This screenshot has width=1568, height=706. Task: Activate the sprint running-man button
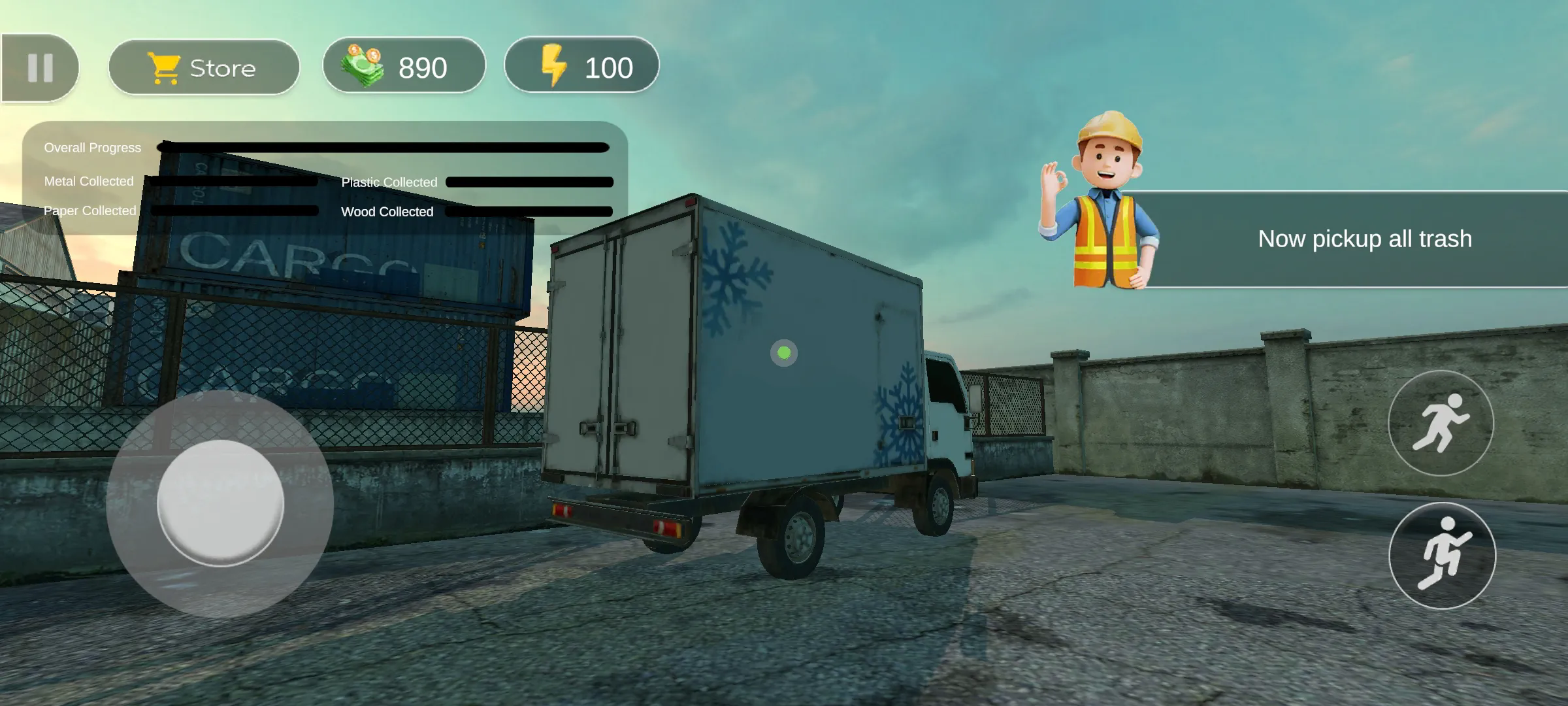[x=1441, y=423]
